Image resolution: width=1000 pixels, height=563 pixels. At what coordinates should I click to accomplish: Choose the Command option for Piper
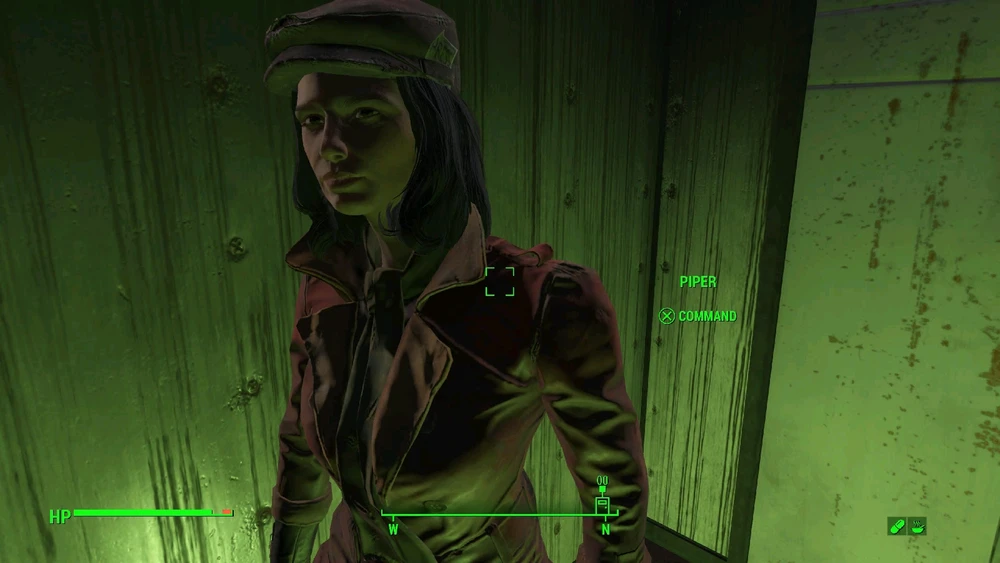[698, 316]
